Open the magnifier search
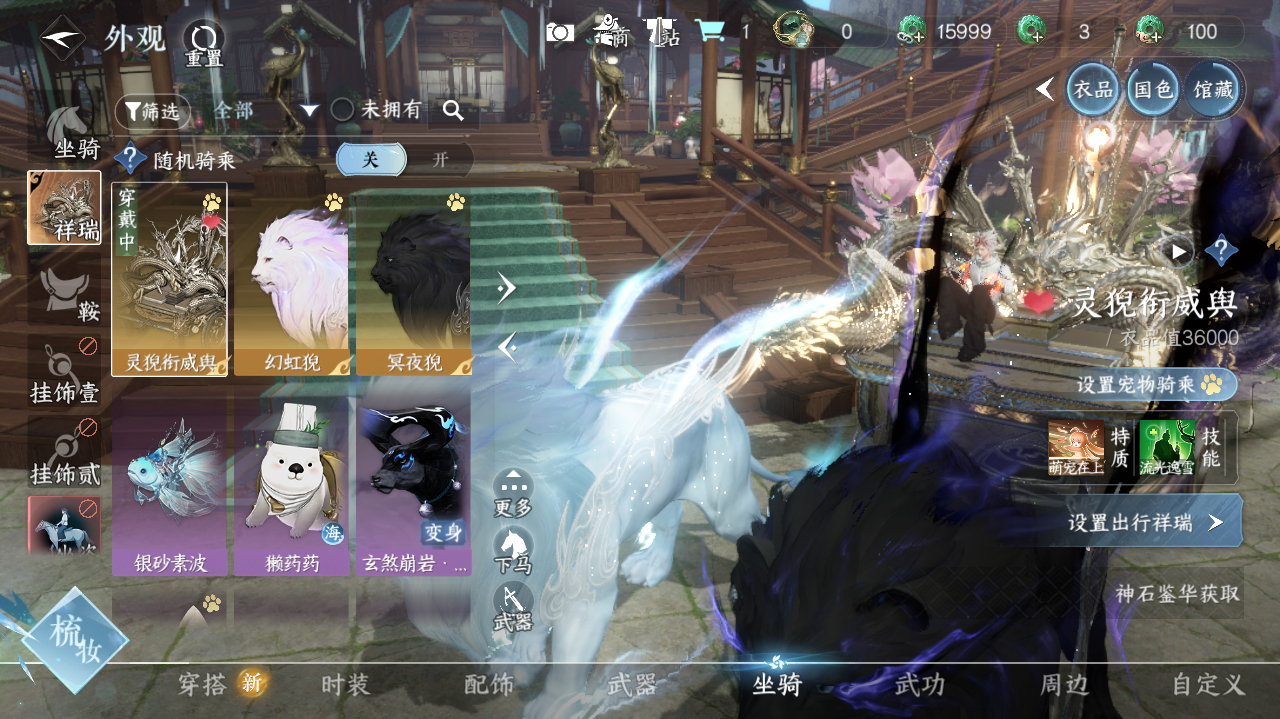 tap(453, 111)
